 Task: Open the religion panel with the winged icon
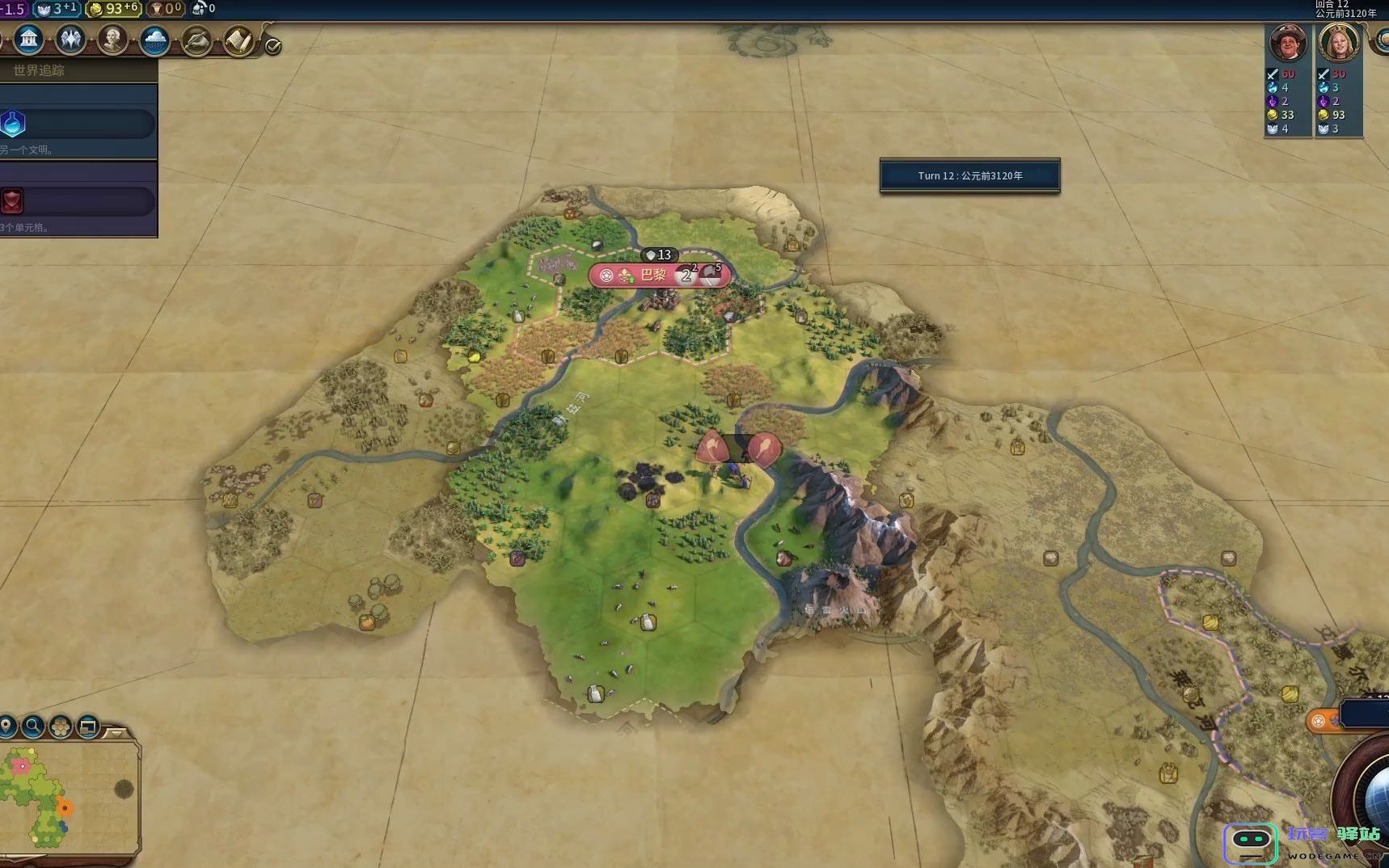pyautogui.click(x=70, y=39)
